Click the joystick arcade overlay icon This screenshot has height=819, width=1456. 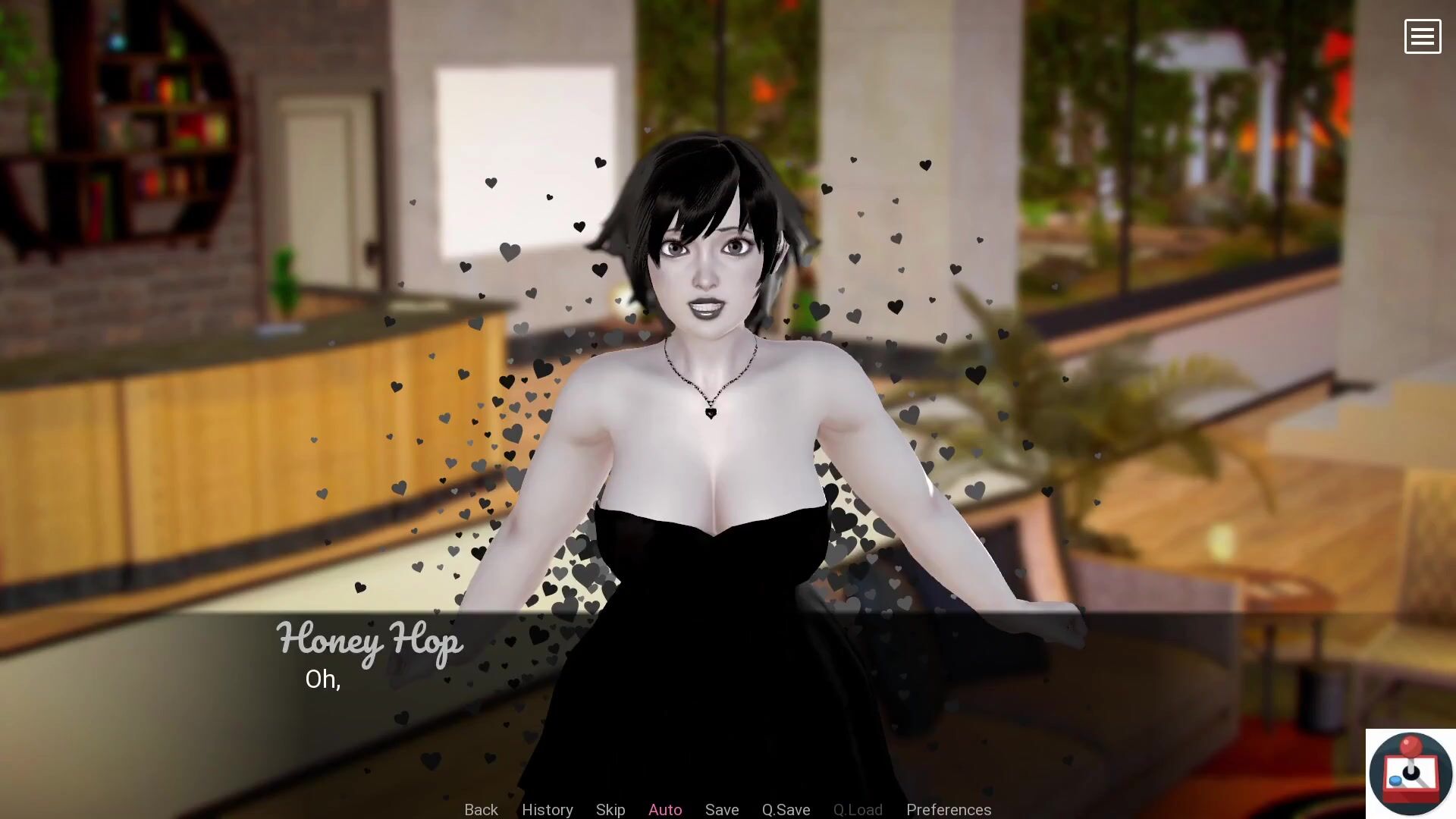coord(1410,773)
